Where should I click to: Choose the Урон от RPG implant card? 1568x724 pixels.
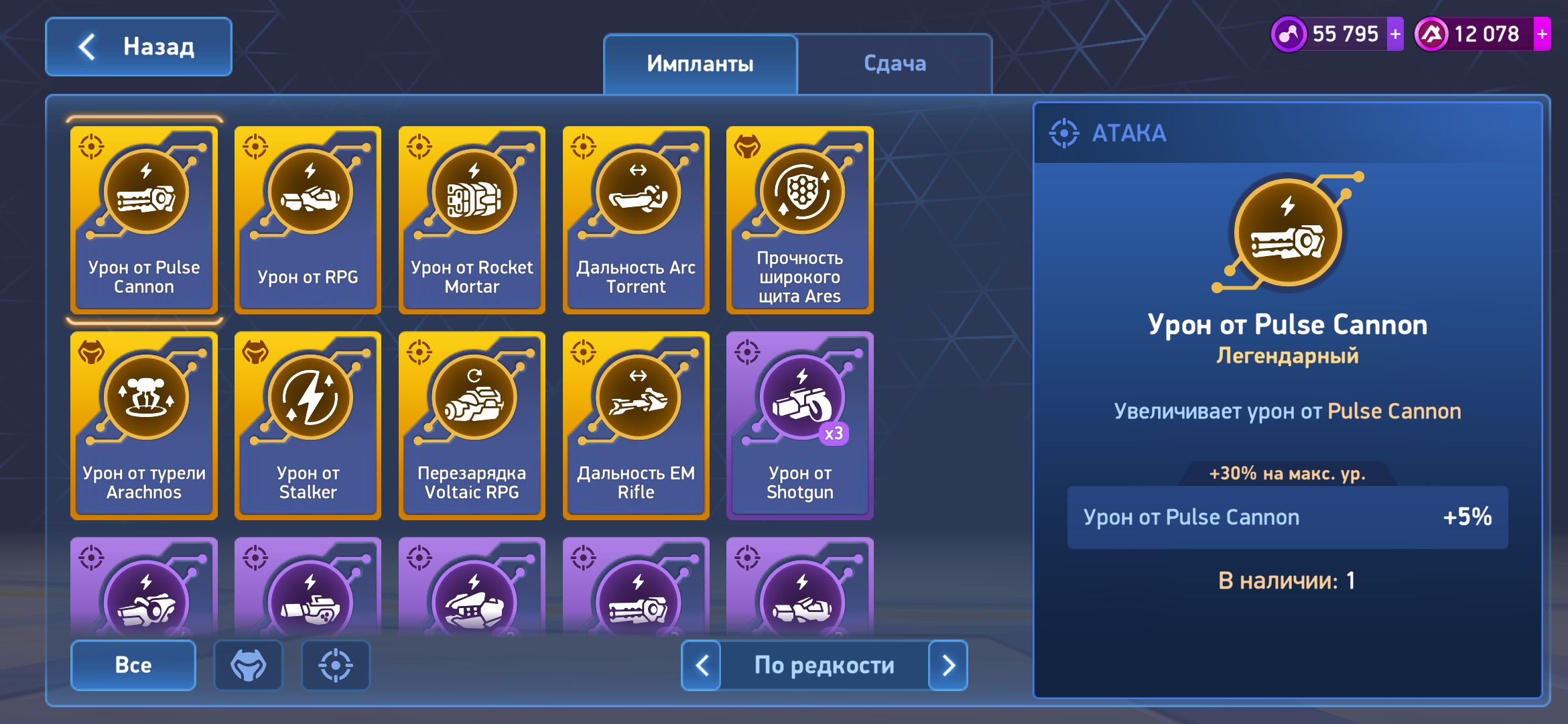click(x=308, y=220)
